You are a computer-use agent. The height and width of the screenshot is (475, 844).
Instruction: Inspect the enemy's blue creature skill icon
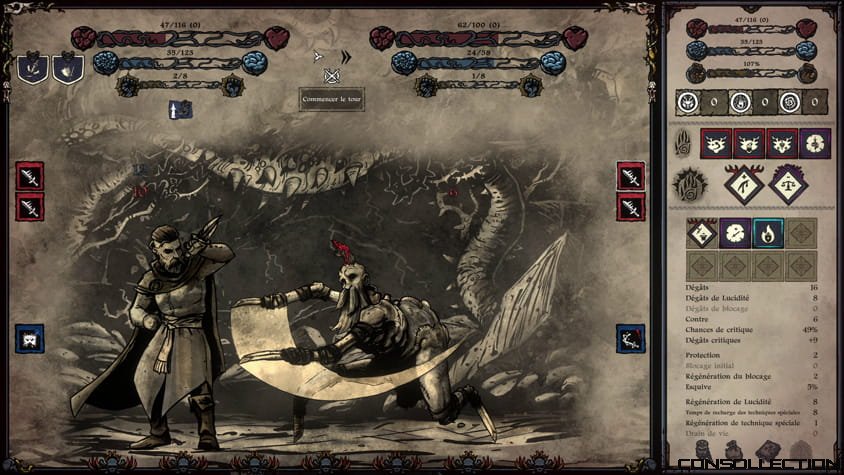(x=630, y=338)
